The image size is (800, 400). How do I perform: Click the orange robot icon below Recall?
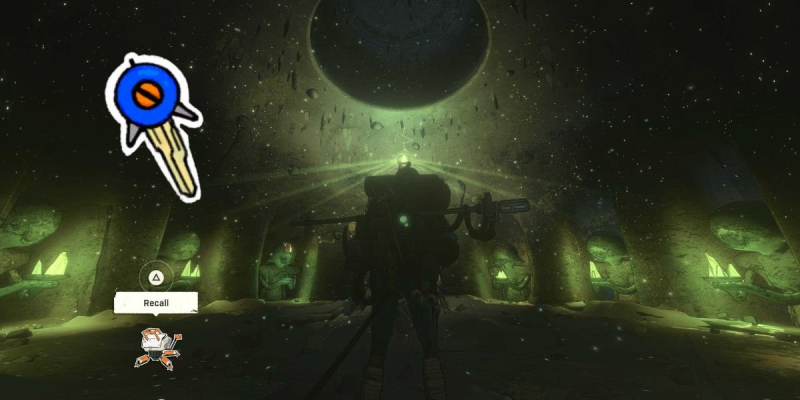pyautogui.click(x=159, y=347)
